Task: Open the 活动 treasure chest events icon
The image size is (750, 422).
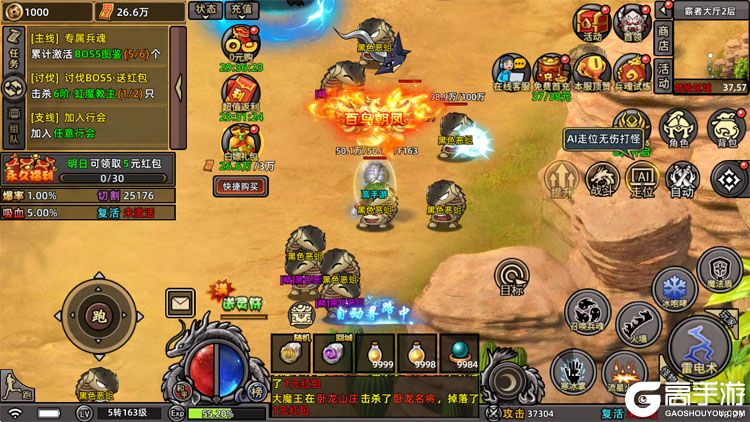Action: [592, 23]
